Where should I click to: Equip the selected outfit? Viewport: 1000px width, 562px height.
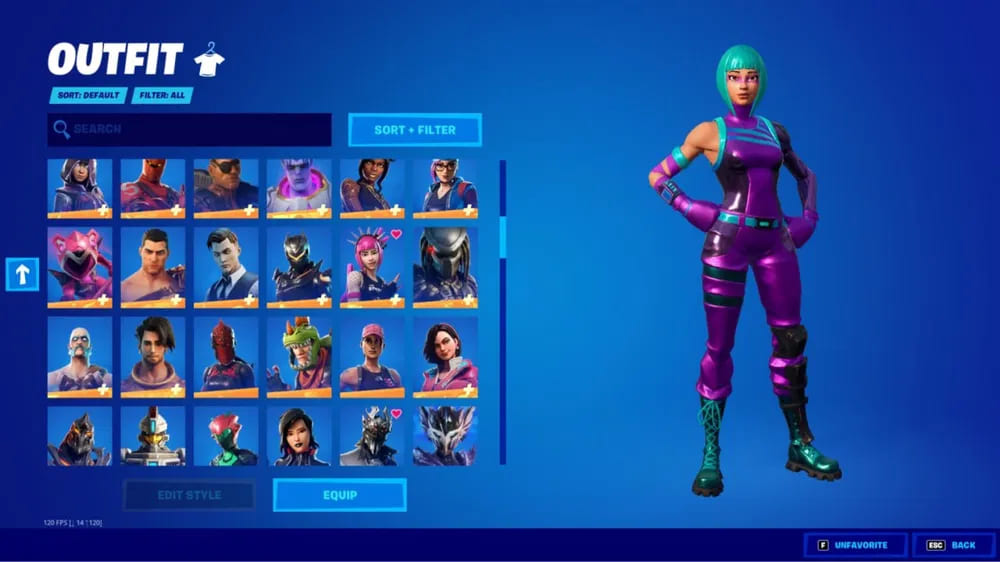coord(340,495)
